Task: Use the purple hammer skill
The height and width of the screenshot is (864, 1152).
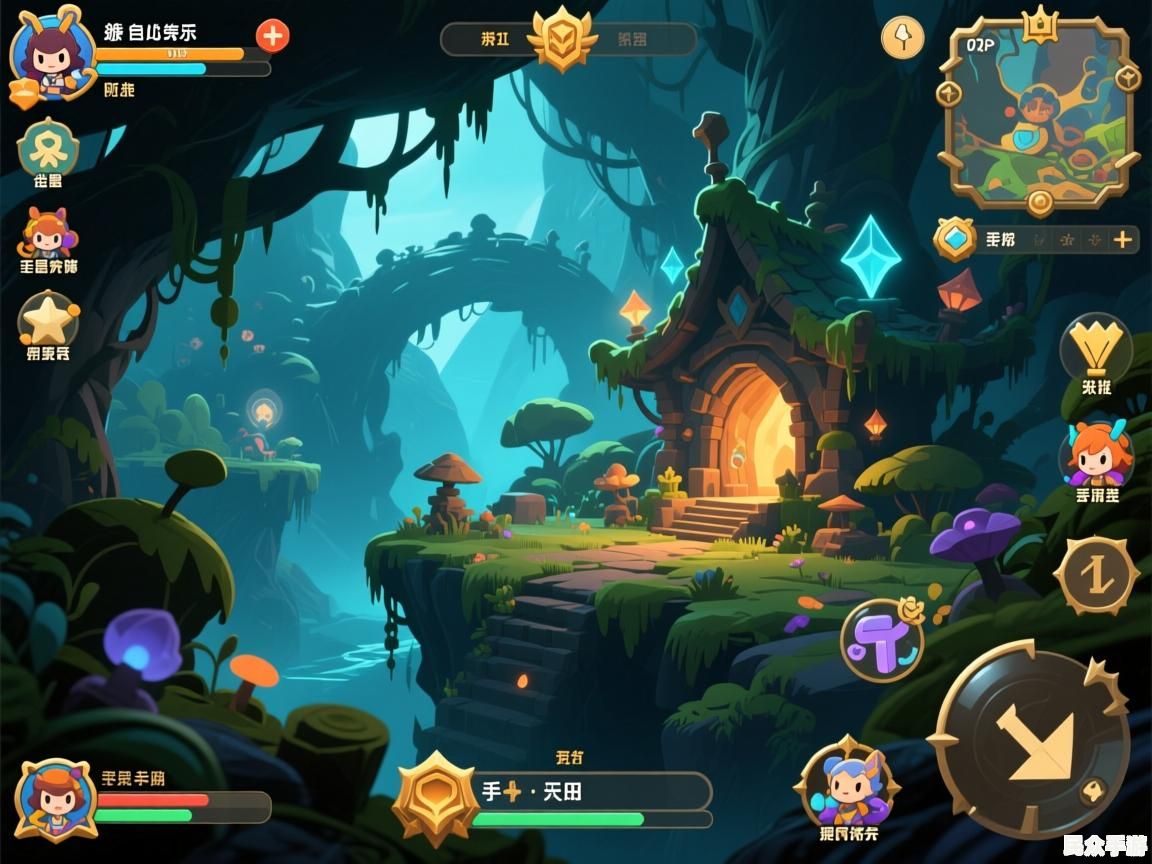Action: pyautogui.click(x=881, y=640)
